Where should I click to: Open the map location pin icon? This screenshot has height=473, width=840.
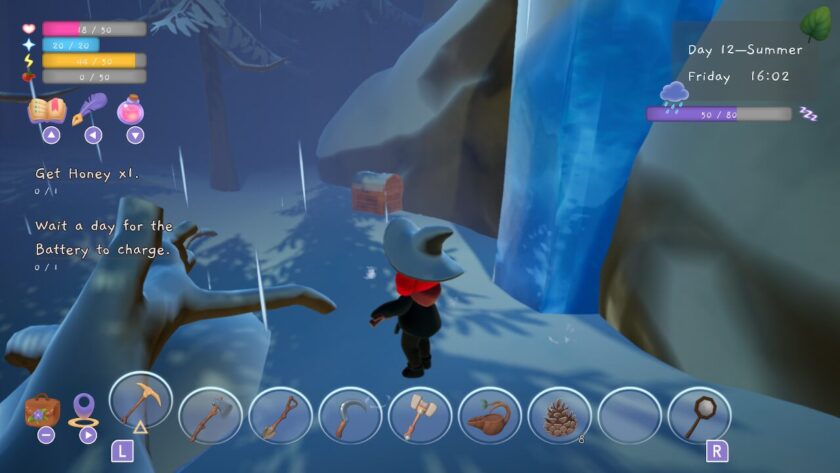click(83, 409)
